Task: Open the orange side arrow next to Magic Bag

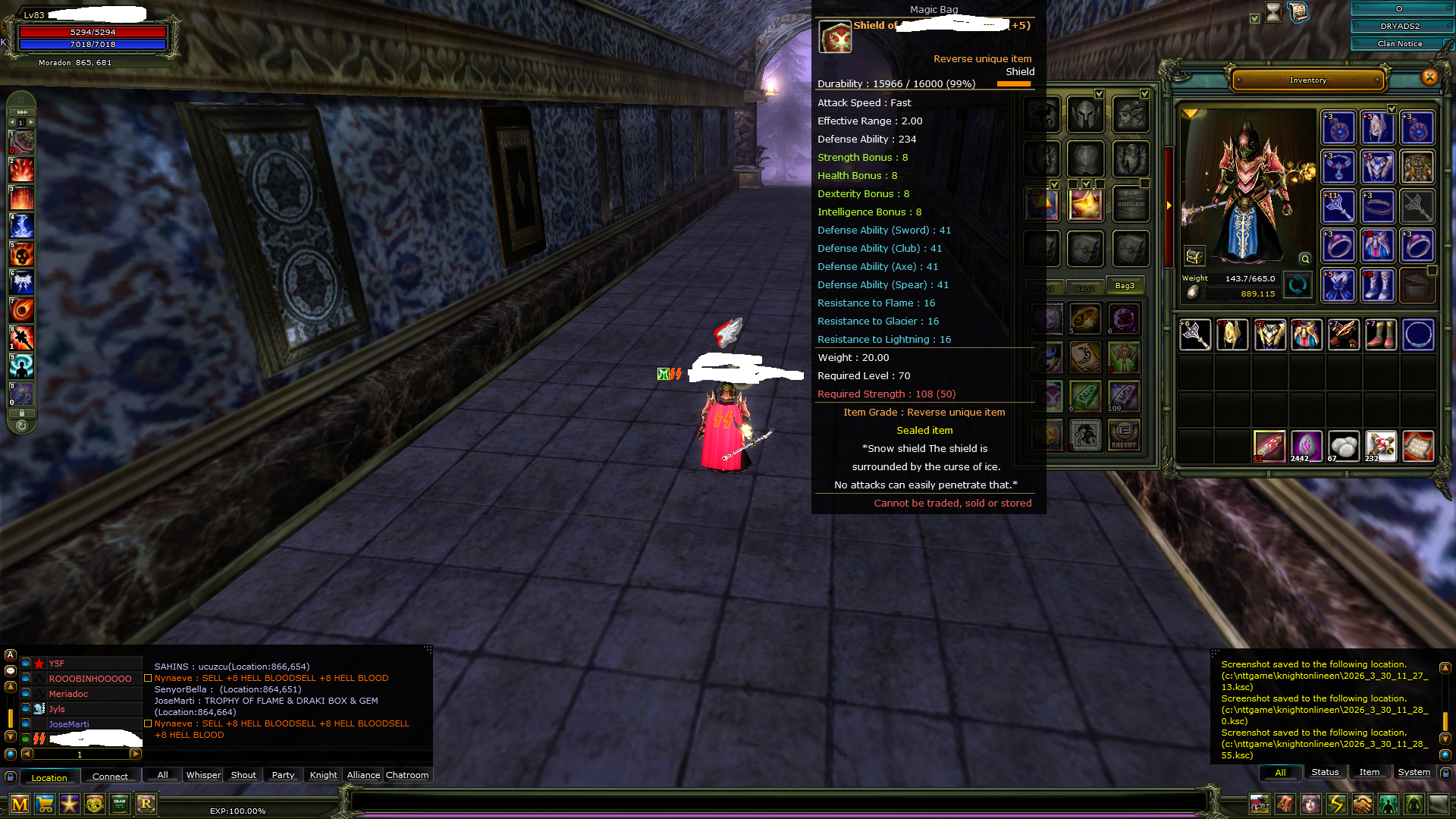Action: pos(1168,206)
